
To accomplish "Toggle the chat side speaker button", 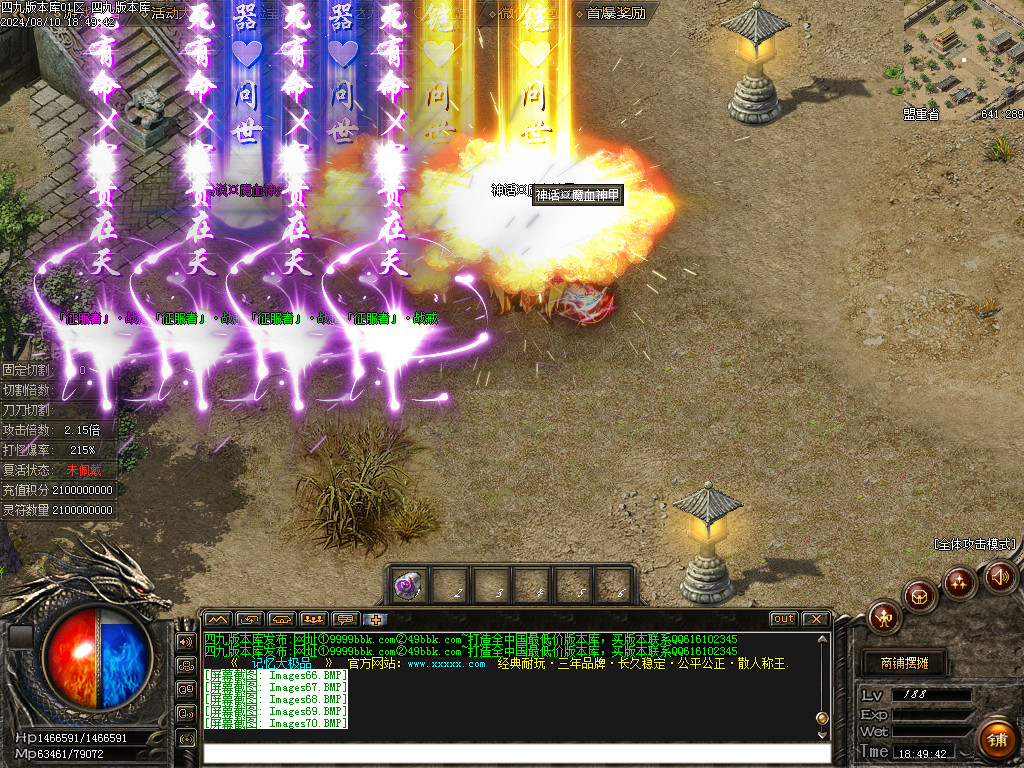I will 185,641.
